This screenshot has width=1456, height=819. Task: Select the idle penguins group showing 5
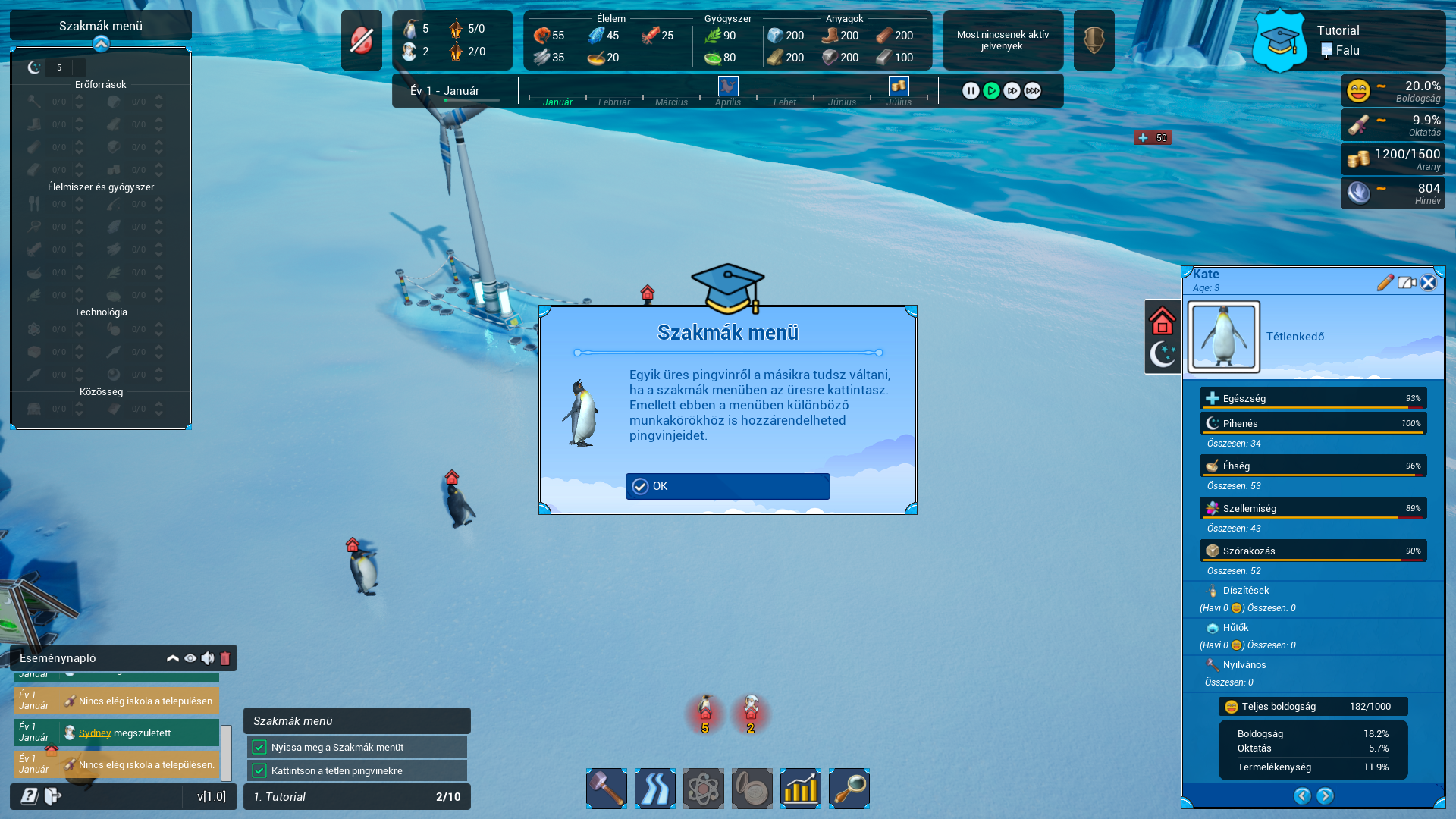[x=705, y=714]
